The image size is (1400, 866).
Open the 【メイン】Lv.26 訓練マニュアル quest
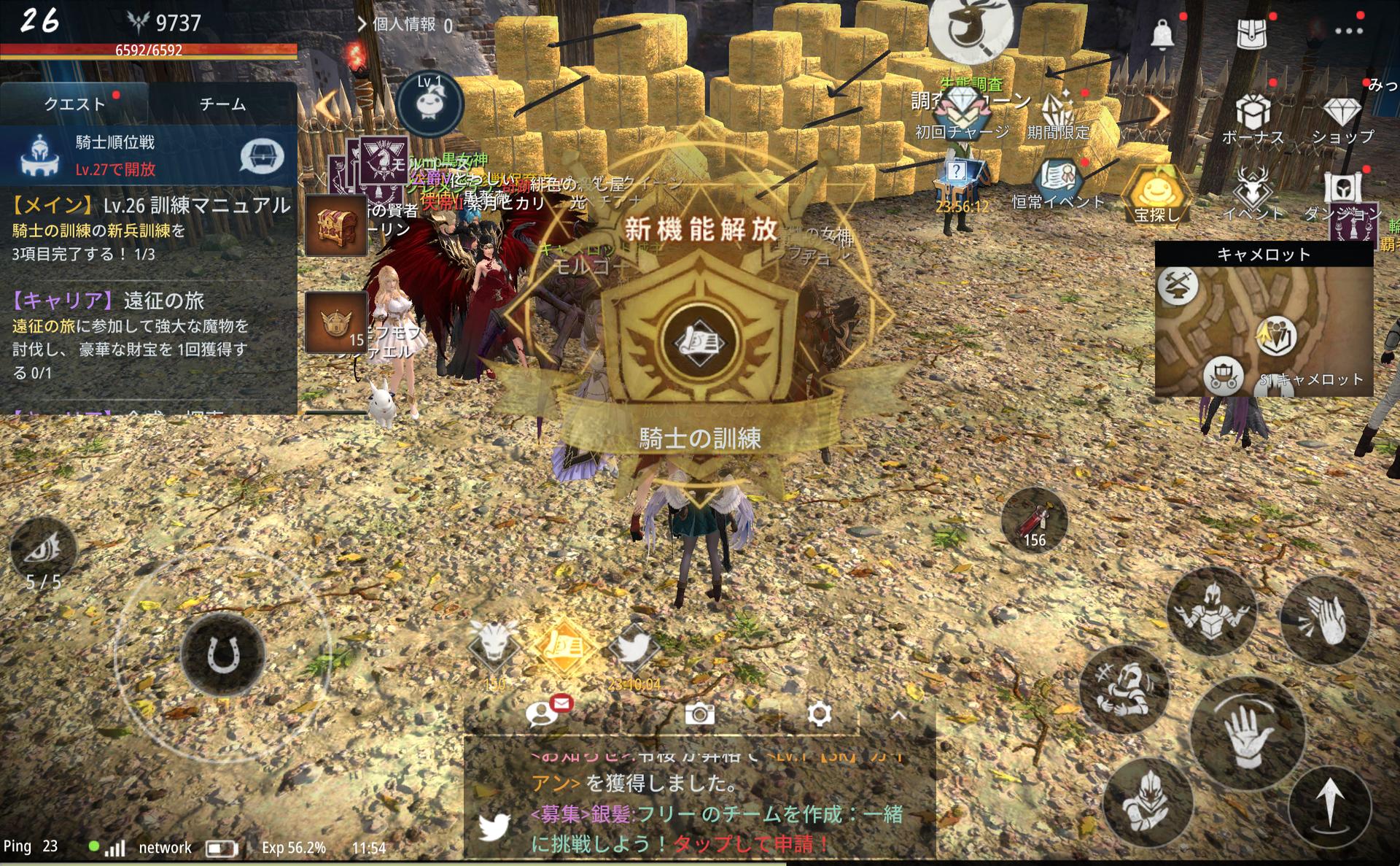coord(149,228)
